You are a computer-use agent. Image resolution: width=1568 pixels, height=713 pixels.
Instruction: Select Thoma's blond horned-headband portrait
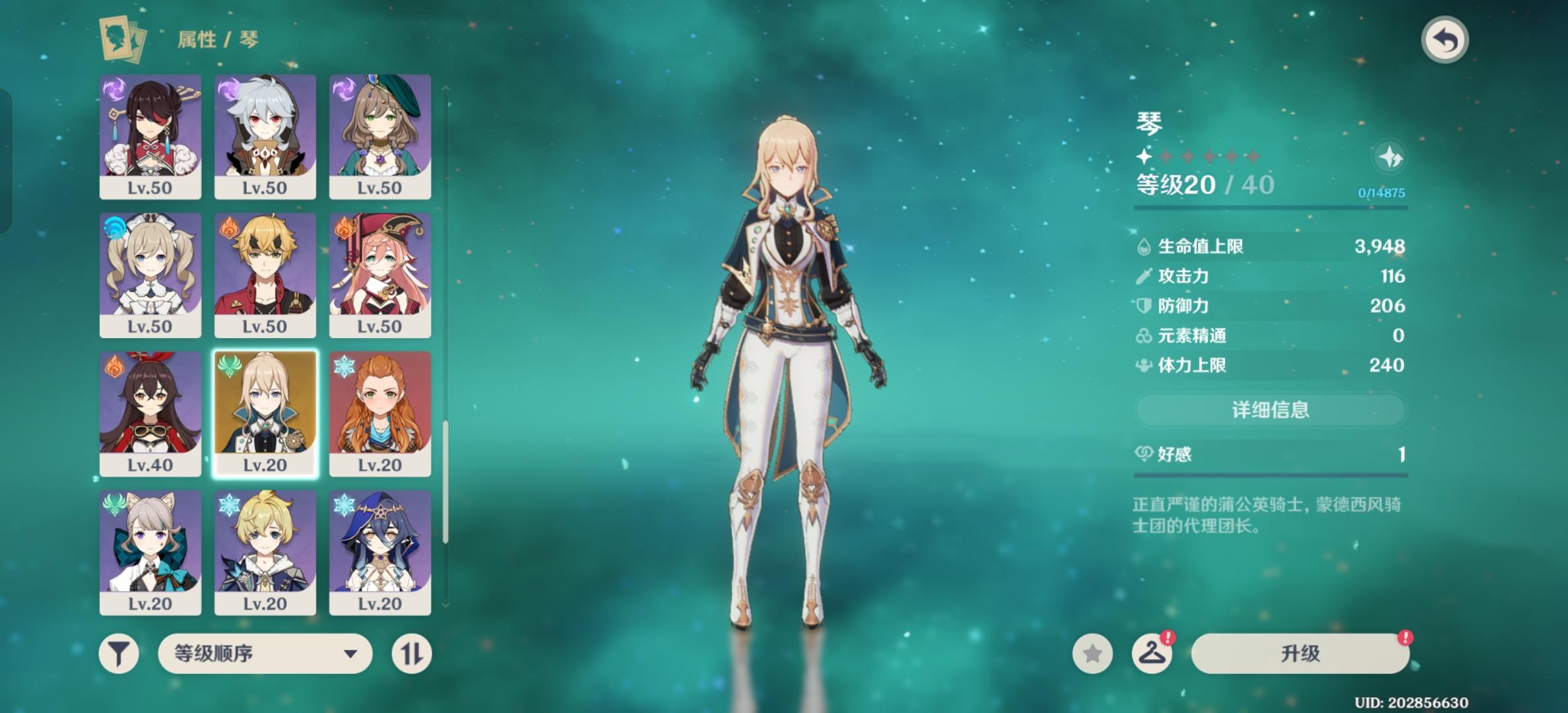pos(265,275)
